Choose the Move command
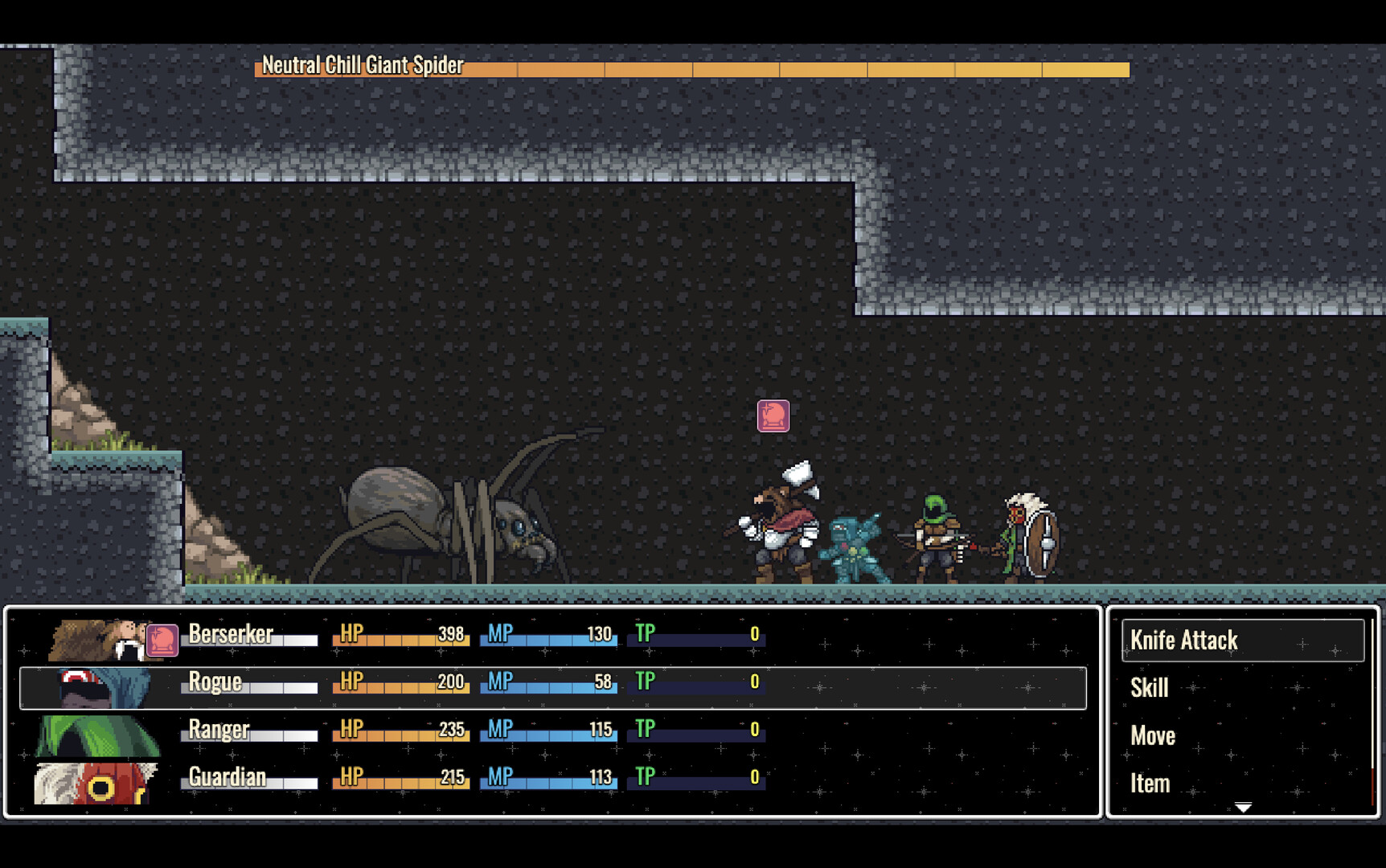The width and height of the screenshot is (1386, 868). click(x=1152, y=735)
